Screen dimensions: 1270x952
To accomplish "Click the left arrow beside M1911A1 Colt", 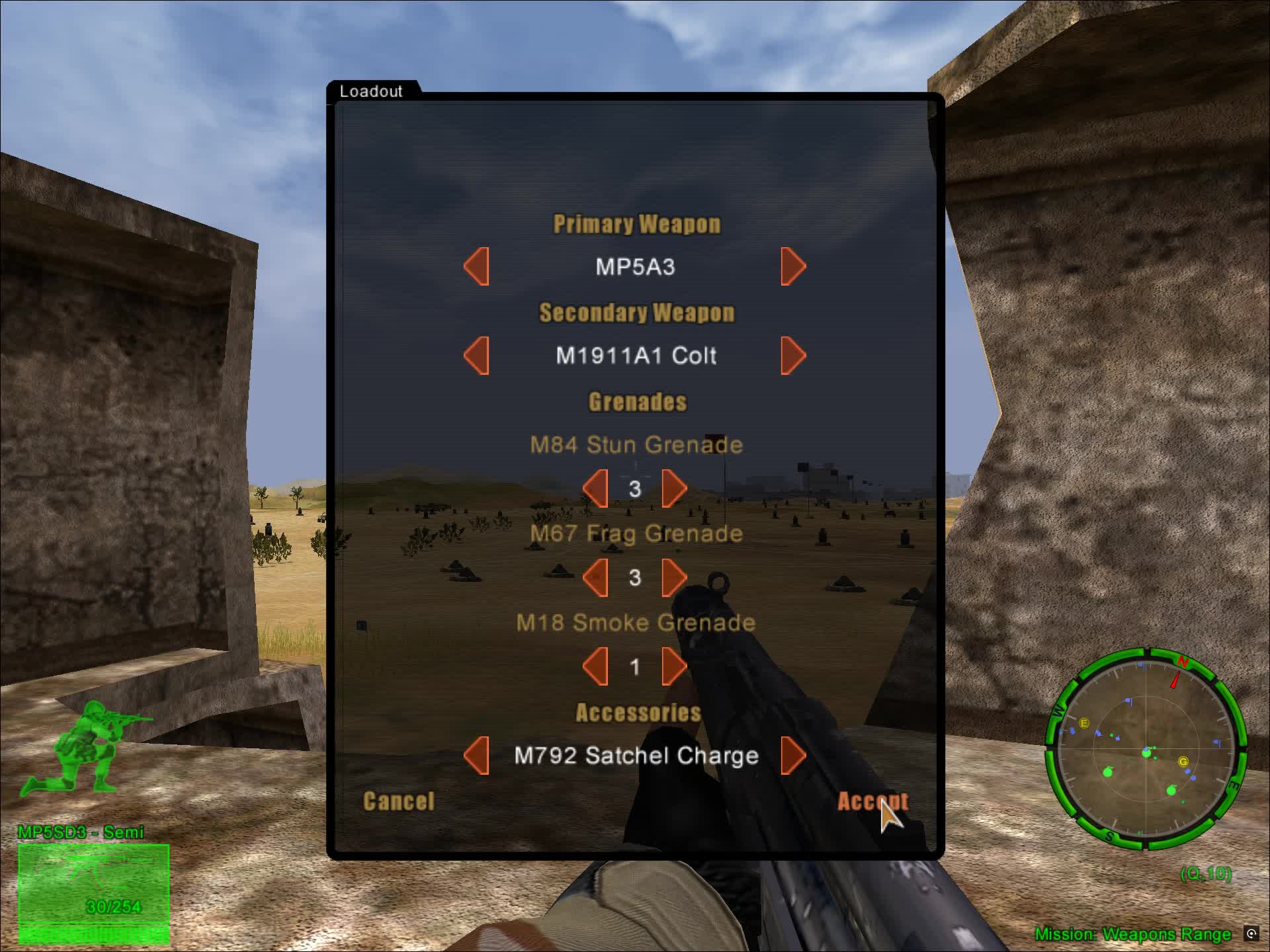I will tap(478, 356).
